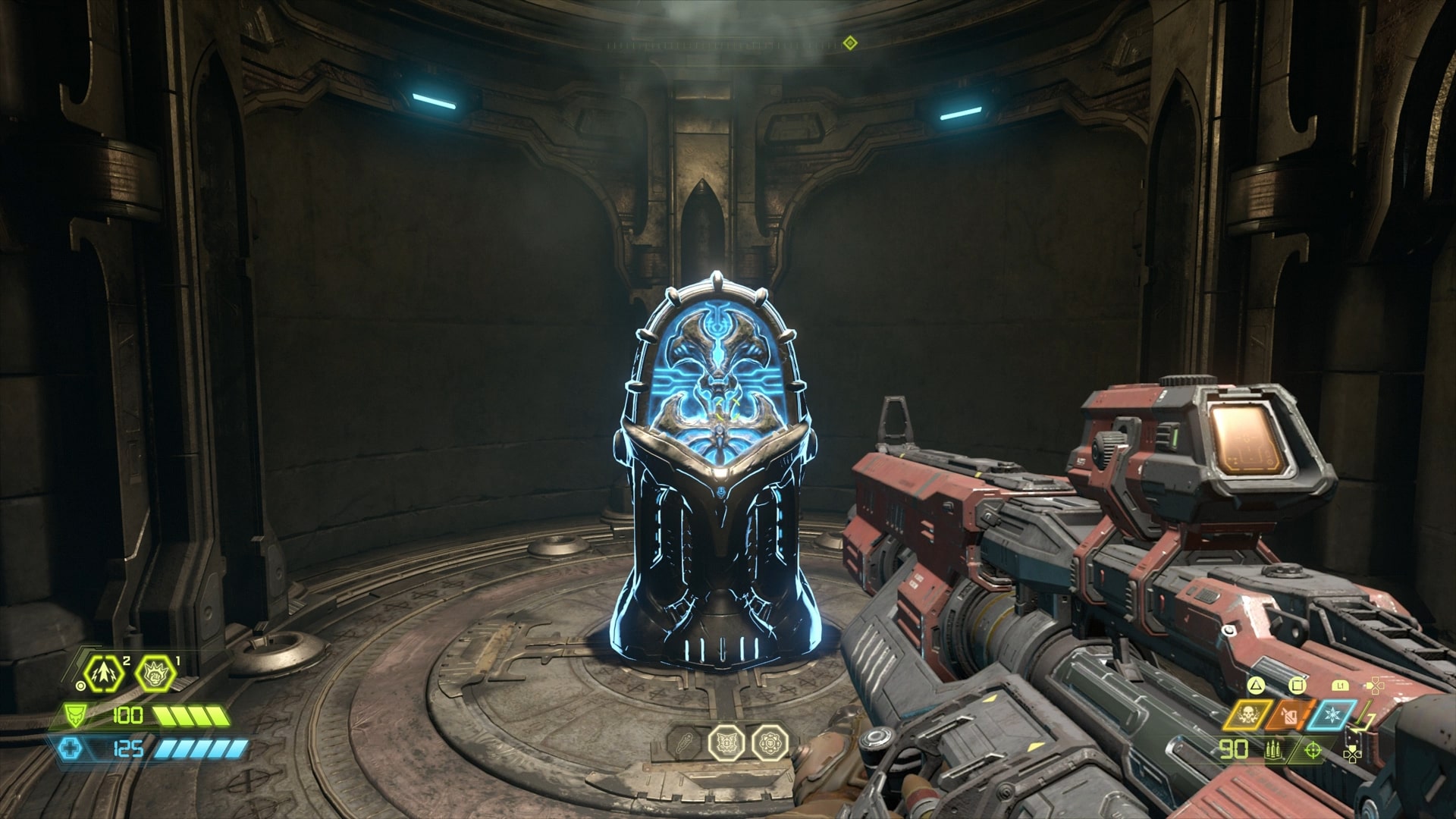
Task: Select the yellow skull equipment diamond
Action: (1248, 715)
